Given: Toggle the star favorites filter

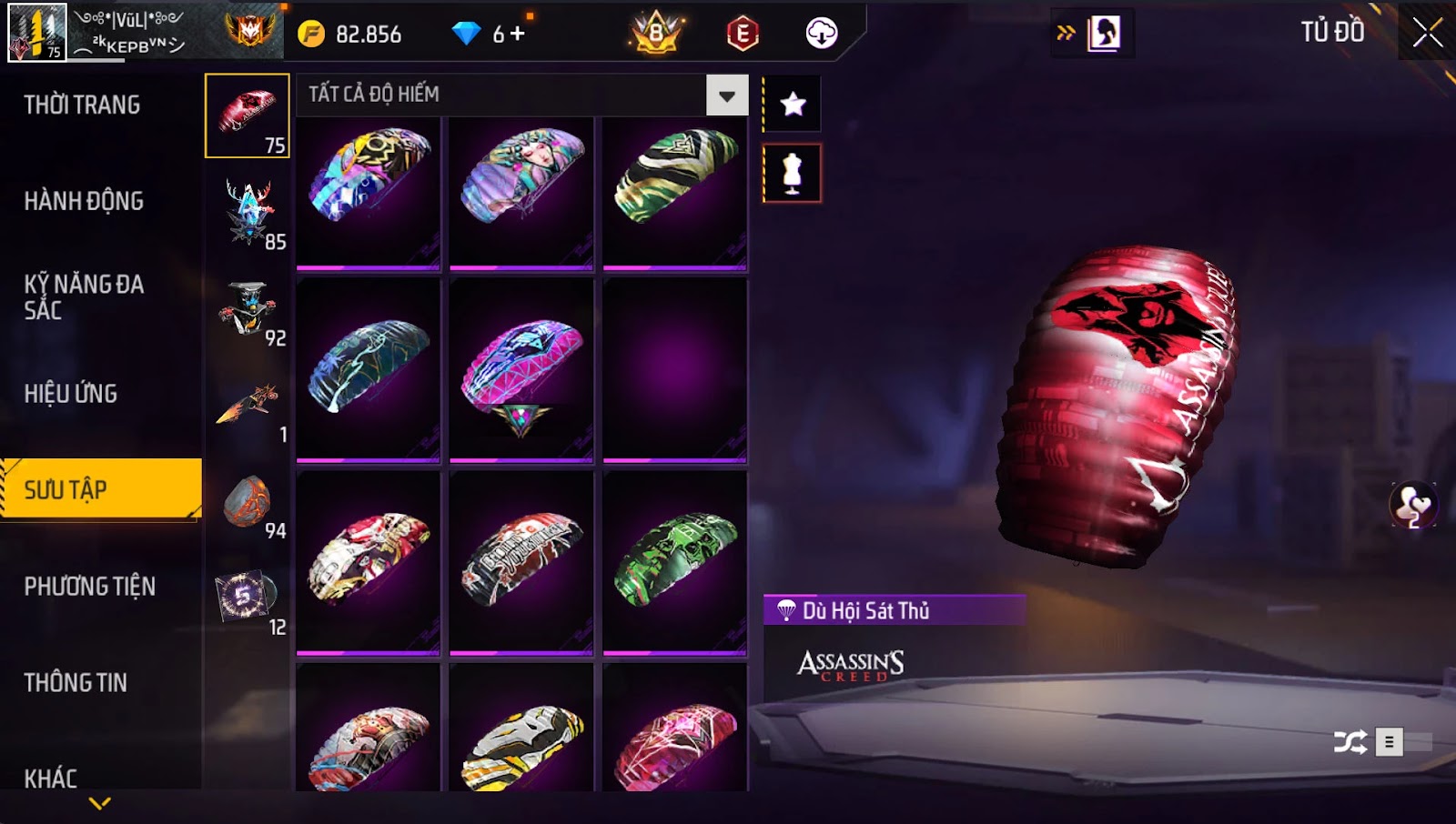Looking at the screenshot, I should click(793, 105).
